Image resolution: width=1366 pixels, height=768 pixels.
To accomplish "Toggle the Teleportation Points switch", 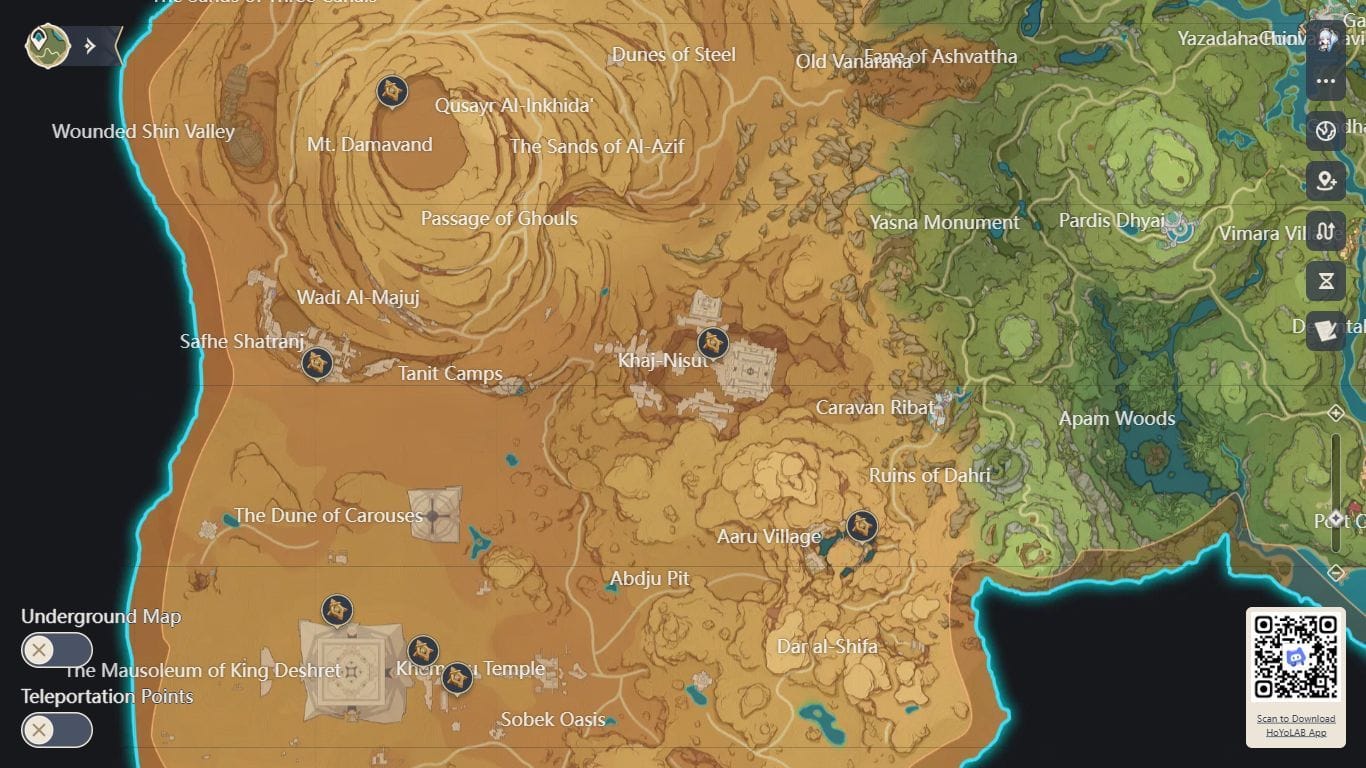I will (57, 731).
